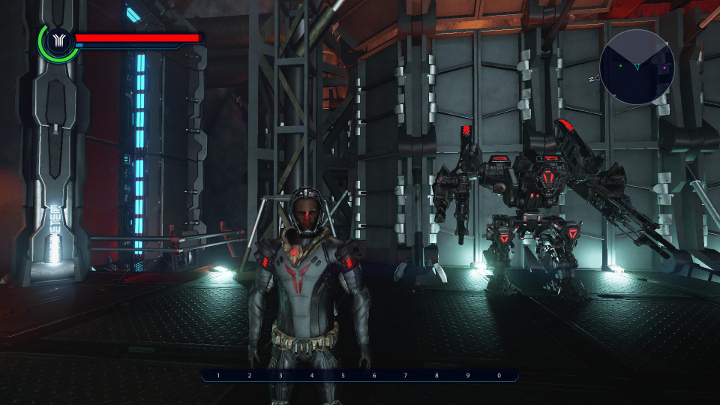Select hotbar slot number 8
Viewport: 720px width, 405px height.
437,376
